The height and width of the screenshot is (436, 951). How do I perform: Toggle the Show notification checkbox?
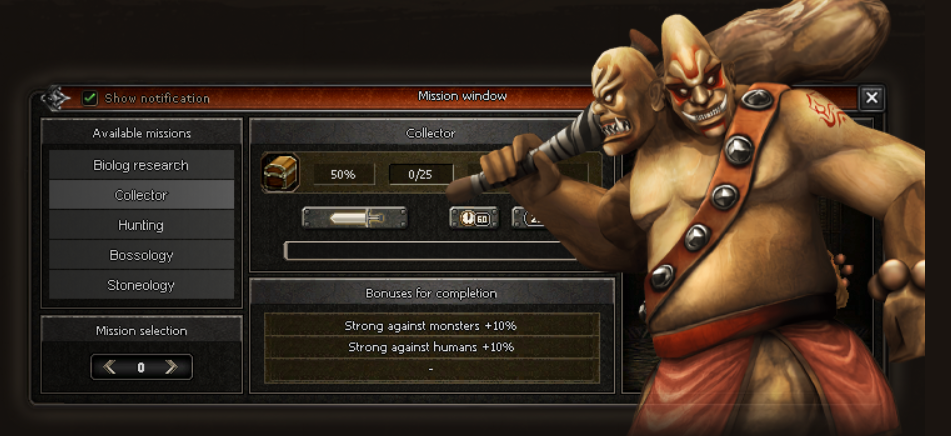(90, 98)
